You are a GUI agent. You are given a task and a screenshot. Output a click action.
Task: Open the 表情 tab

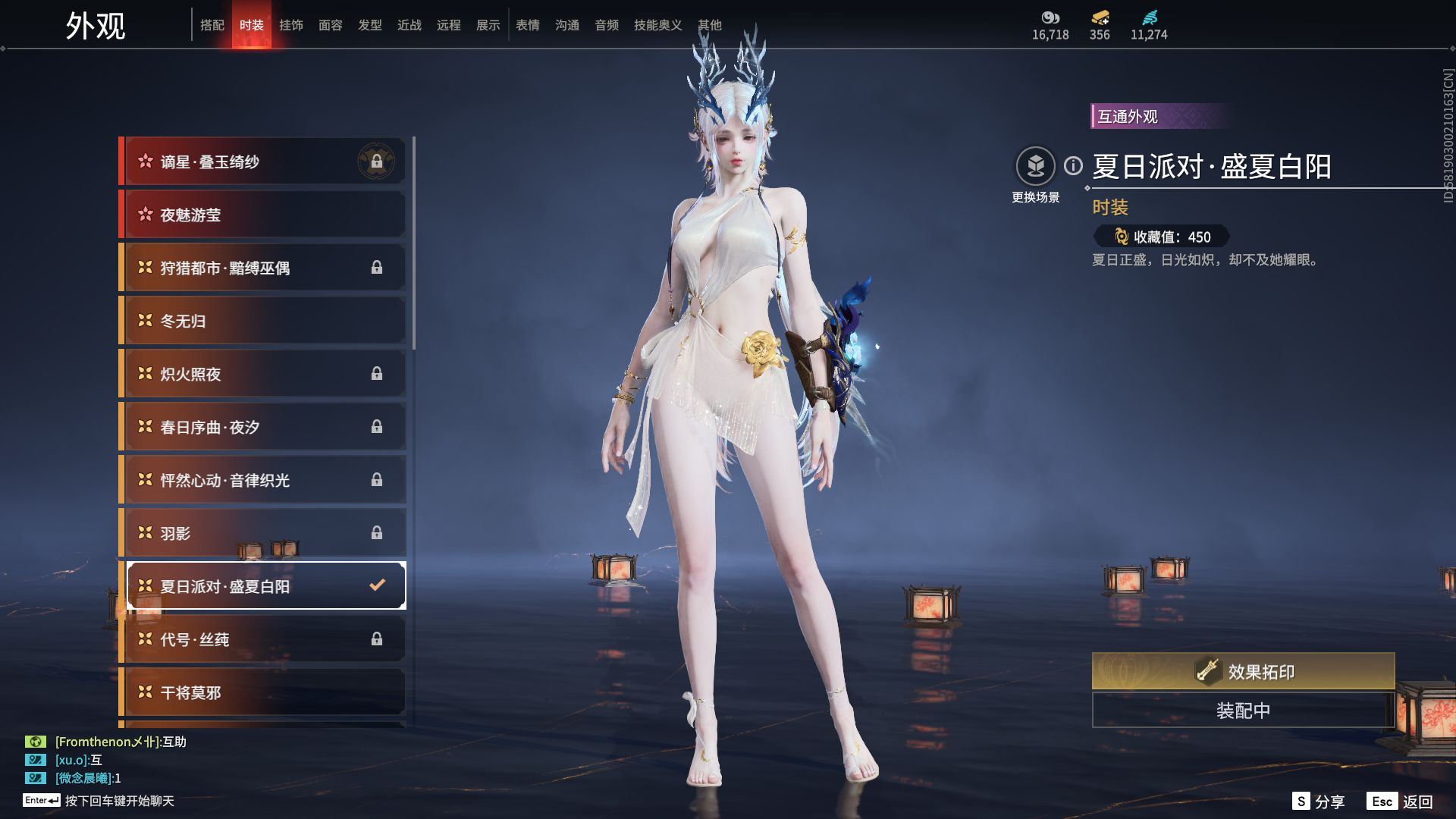pos(528,25)
